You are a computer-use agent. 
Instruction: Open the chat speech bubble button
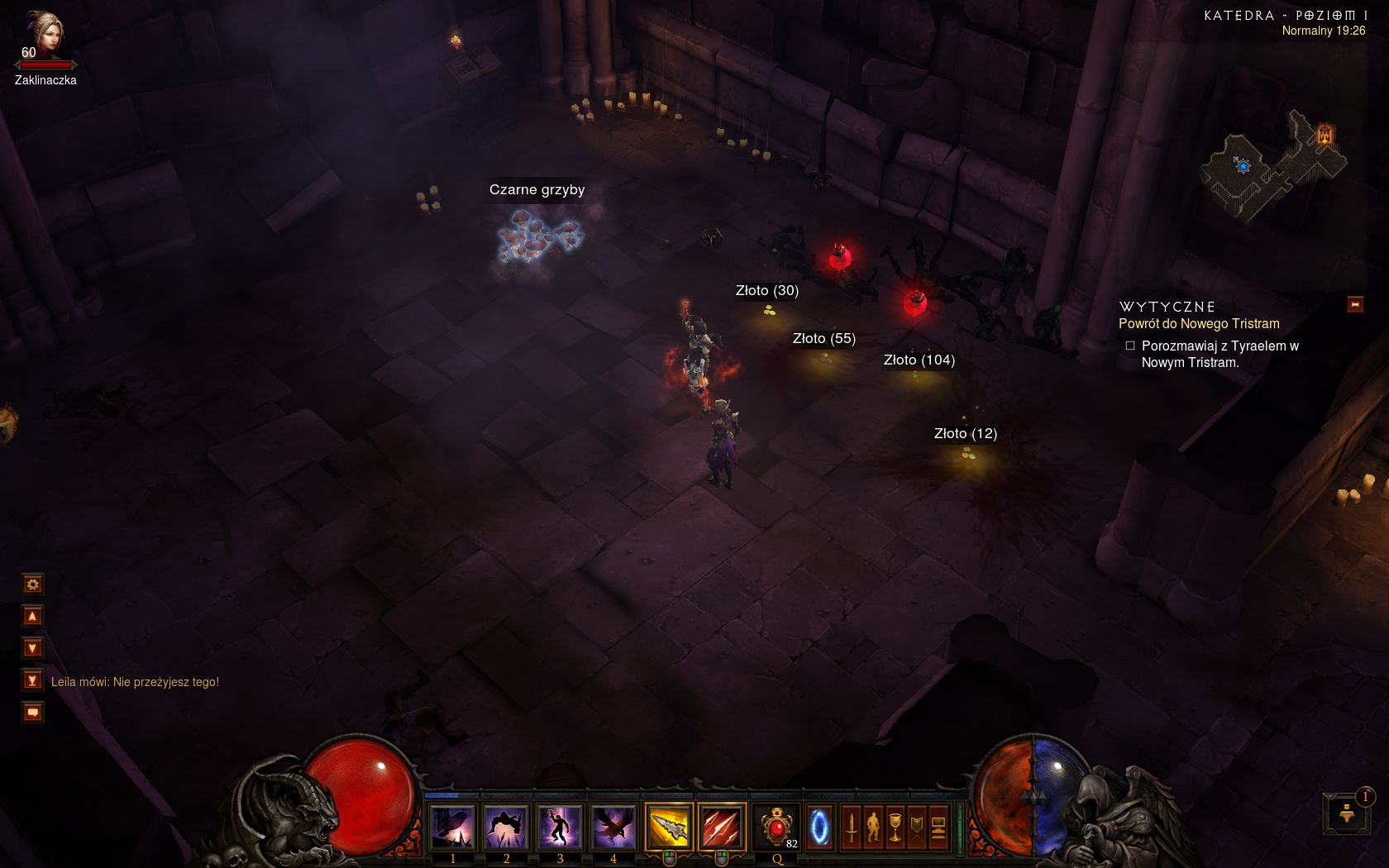click(x=32, y=713)
